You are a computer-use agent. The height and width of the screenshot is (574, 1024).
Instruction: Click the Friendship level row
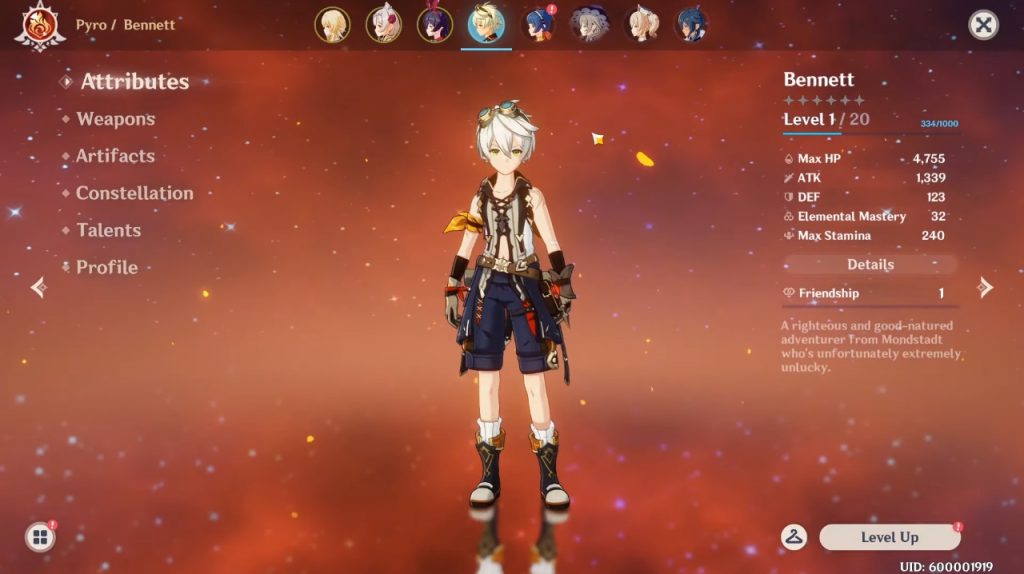click(x=870, y=293)
